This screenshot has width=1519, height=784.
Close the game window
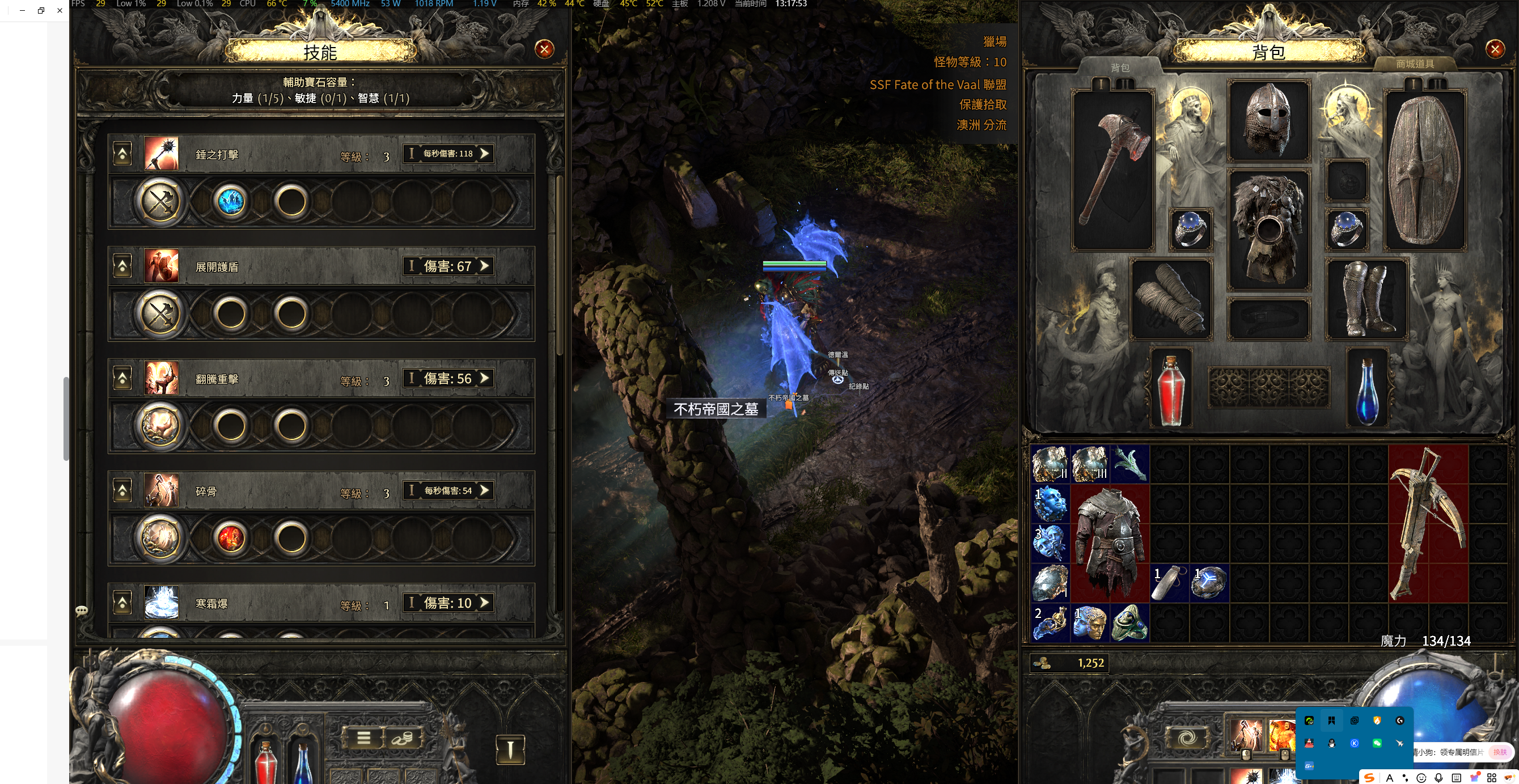[60, 10]
